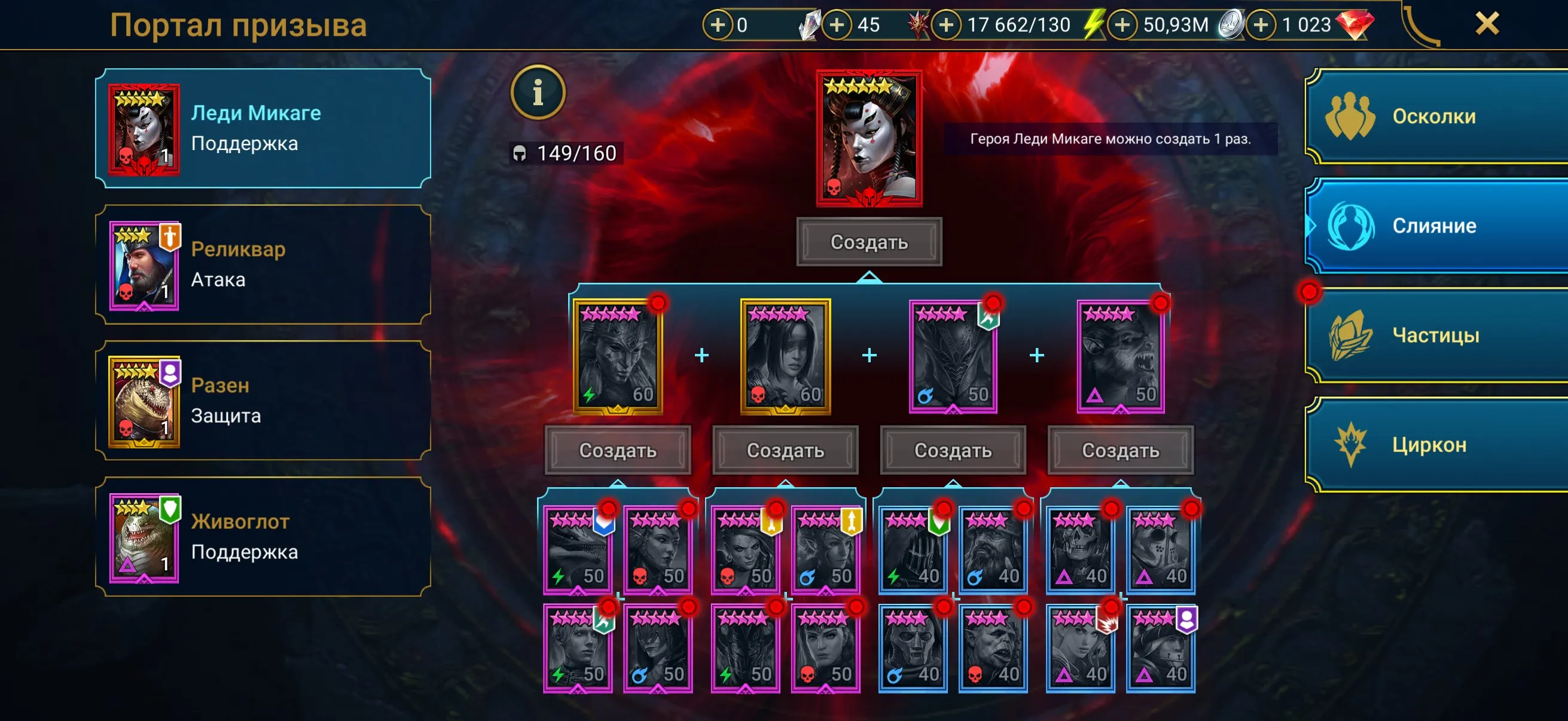The image size is (1568, 721).
Task: Switch to the Слияние tab
Action: [x=1436, y=226]
